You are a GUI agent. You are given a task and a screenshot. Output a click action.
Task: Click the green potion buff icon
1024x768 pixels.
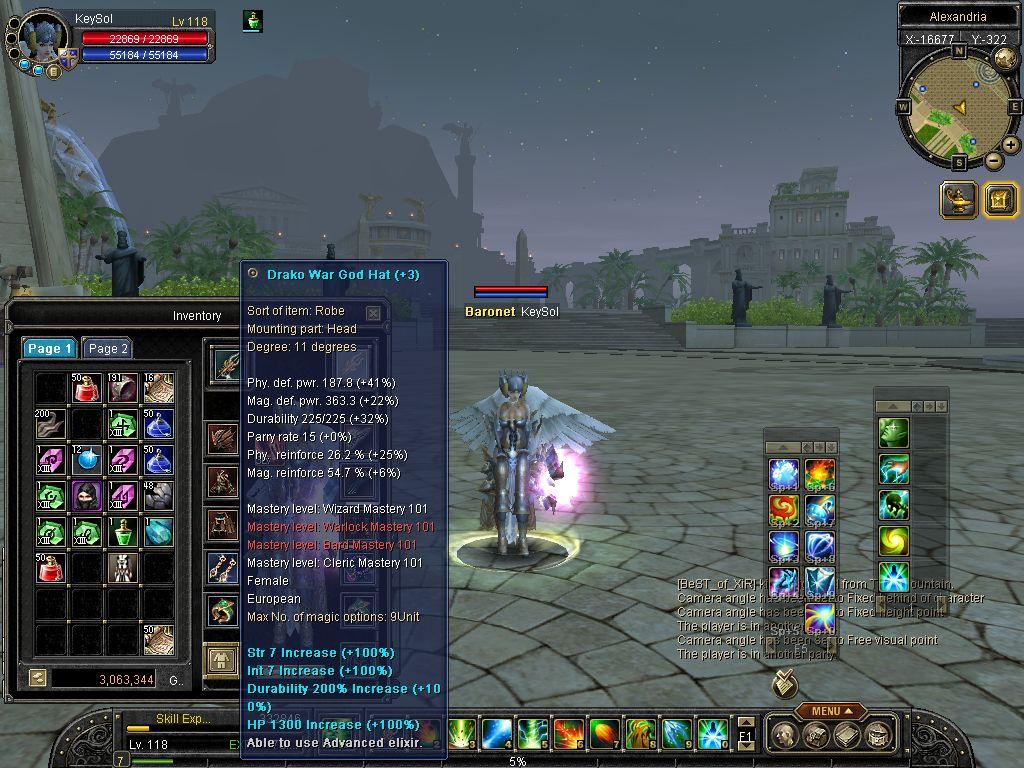(253, 20)
